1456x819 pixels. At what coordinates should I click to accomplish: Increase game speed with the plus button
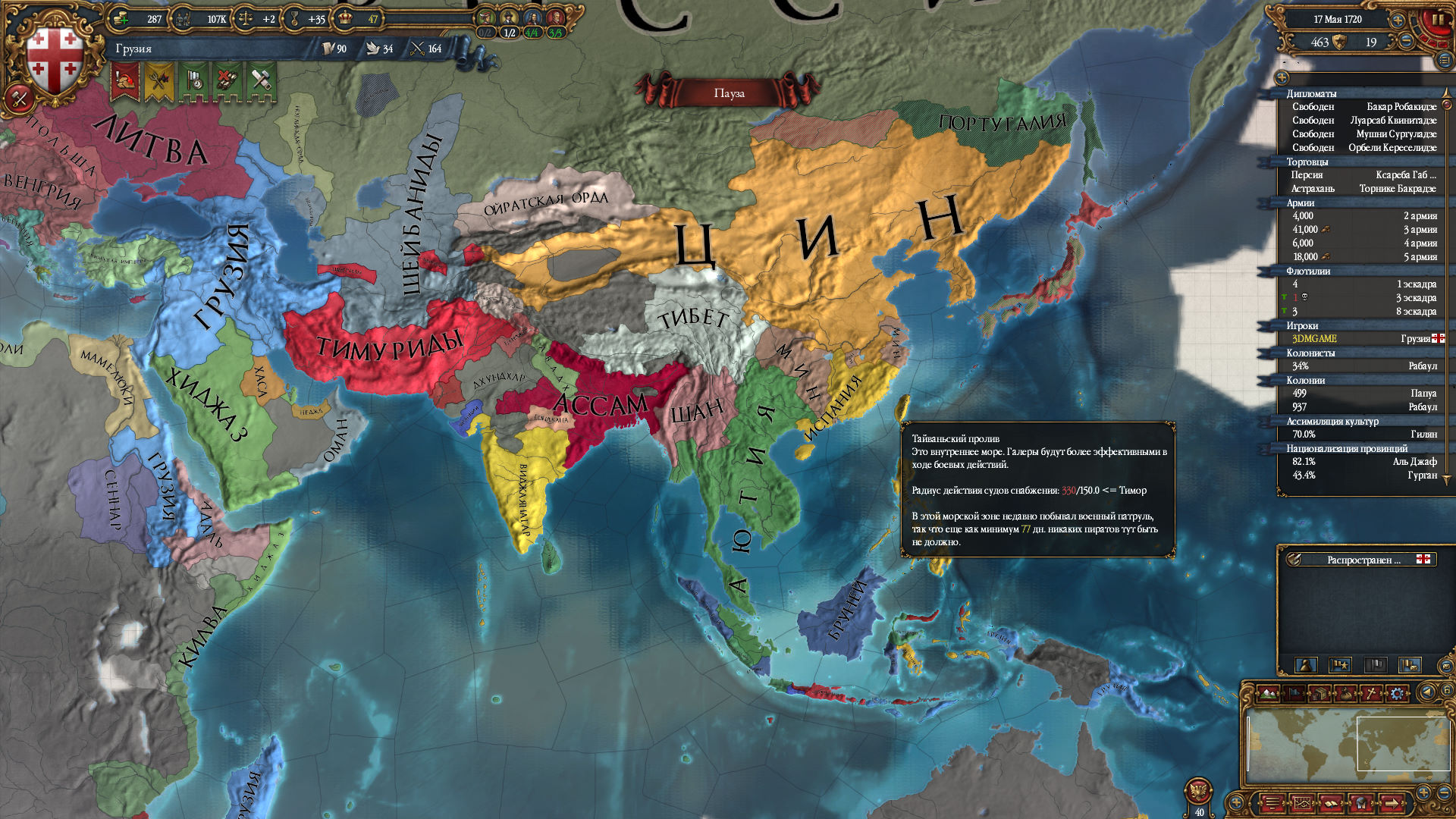[1398, 20]
